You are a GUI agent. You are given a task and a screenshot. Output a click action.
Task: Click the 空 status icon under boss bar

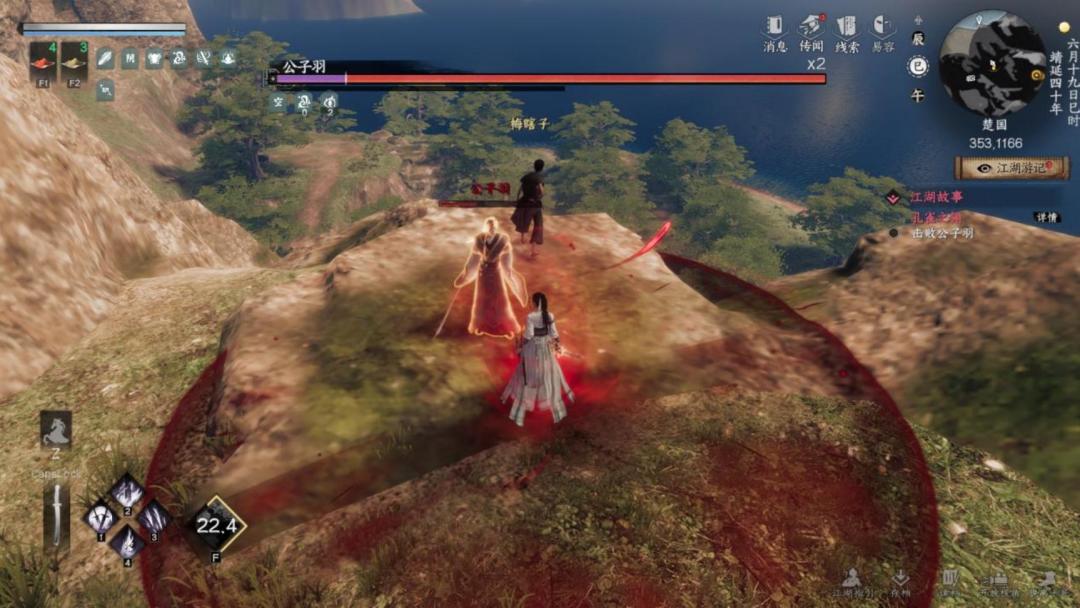pyautogui.click(x=279, y=100)
